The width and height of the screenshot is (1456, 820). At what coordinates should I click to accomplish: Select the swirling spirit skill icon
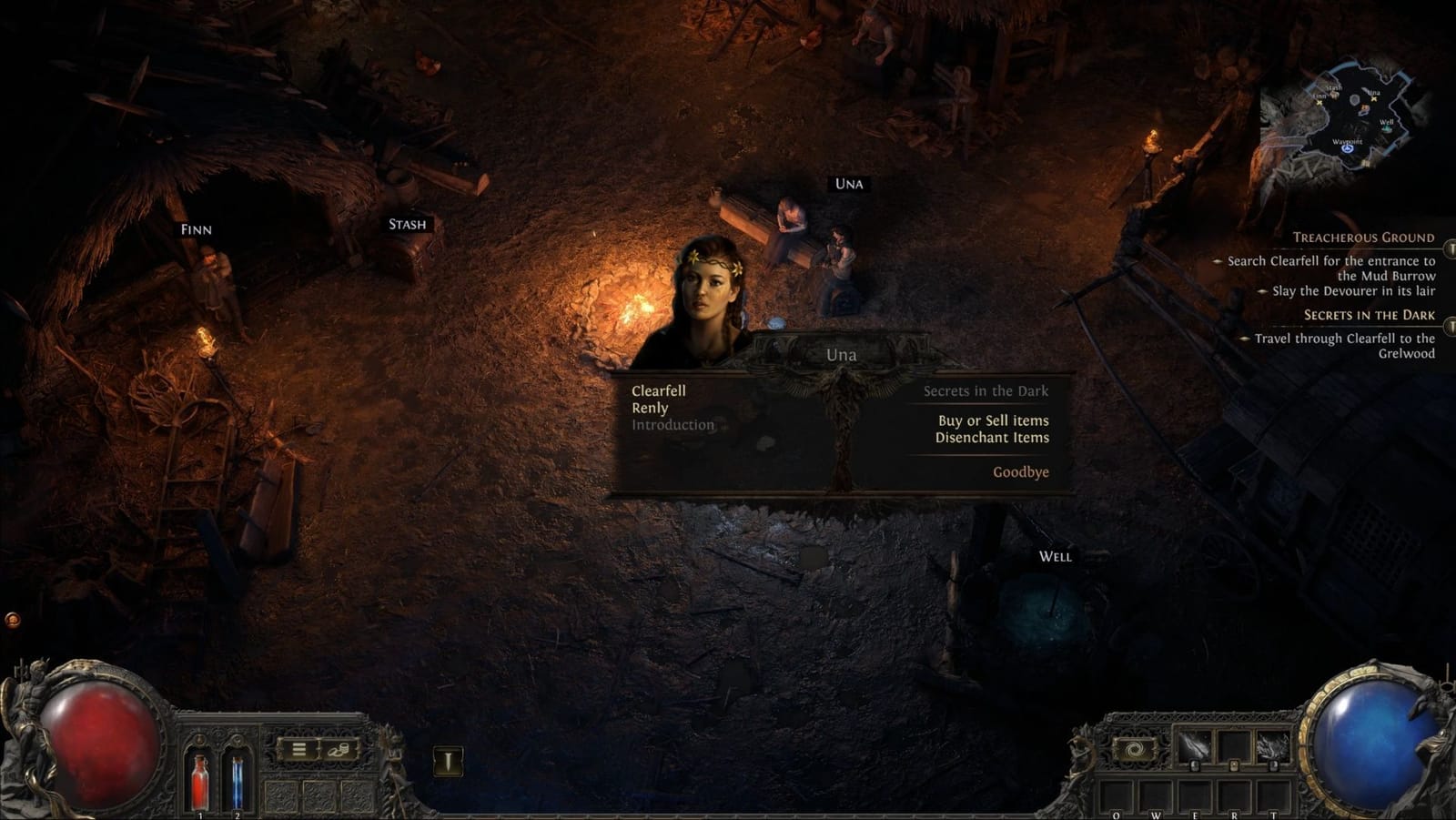point(1135,749)
